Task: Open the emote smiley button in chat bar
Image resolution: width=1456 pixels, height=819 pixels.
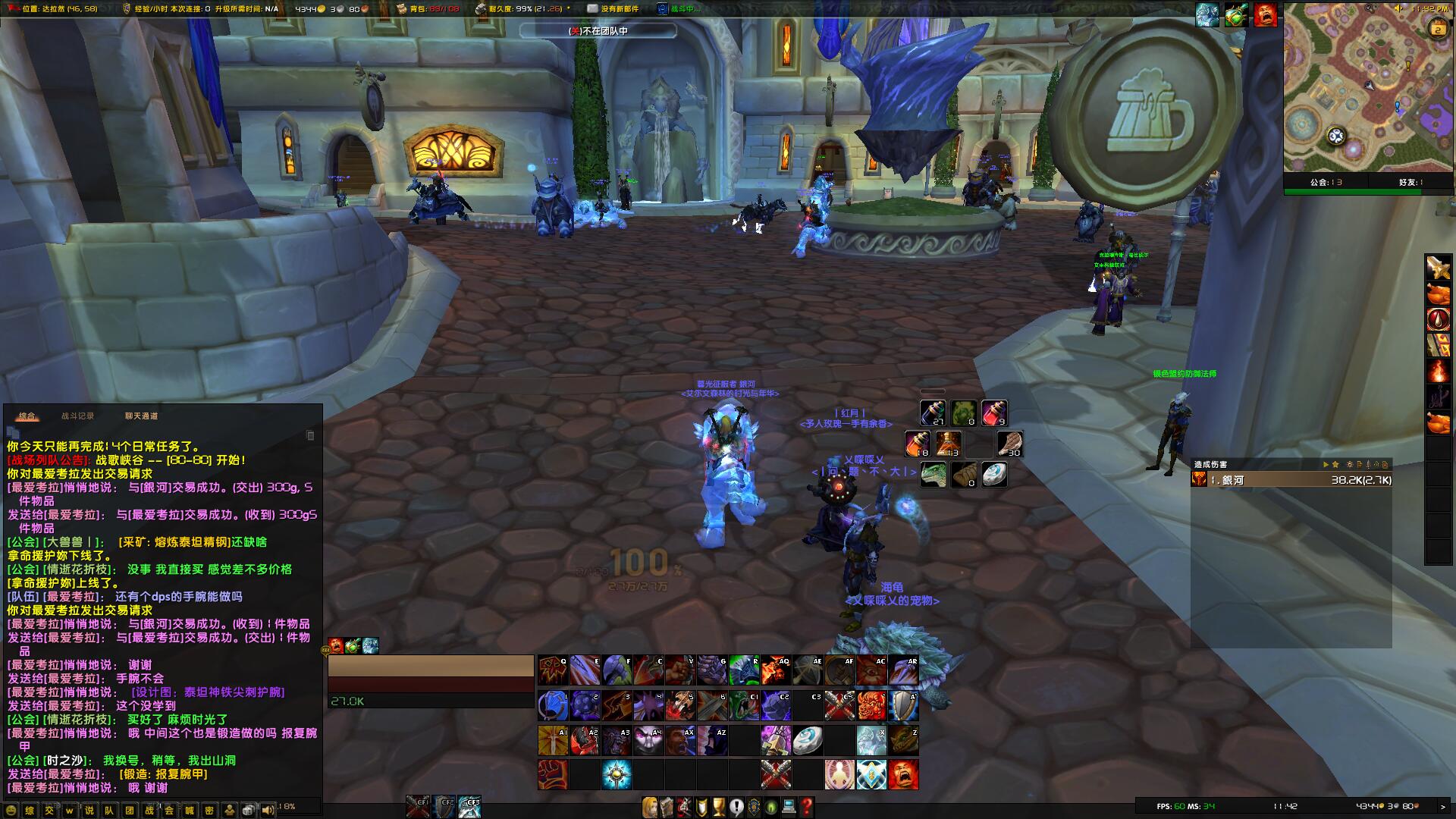Action: tap(11, 810)
